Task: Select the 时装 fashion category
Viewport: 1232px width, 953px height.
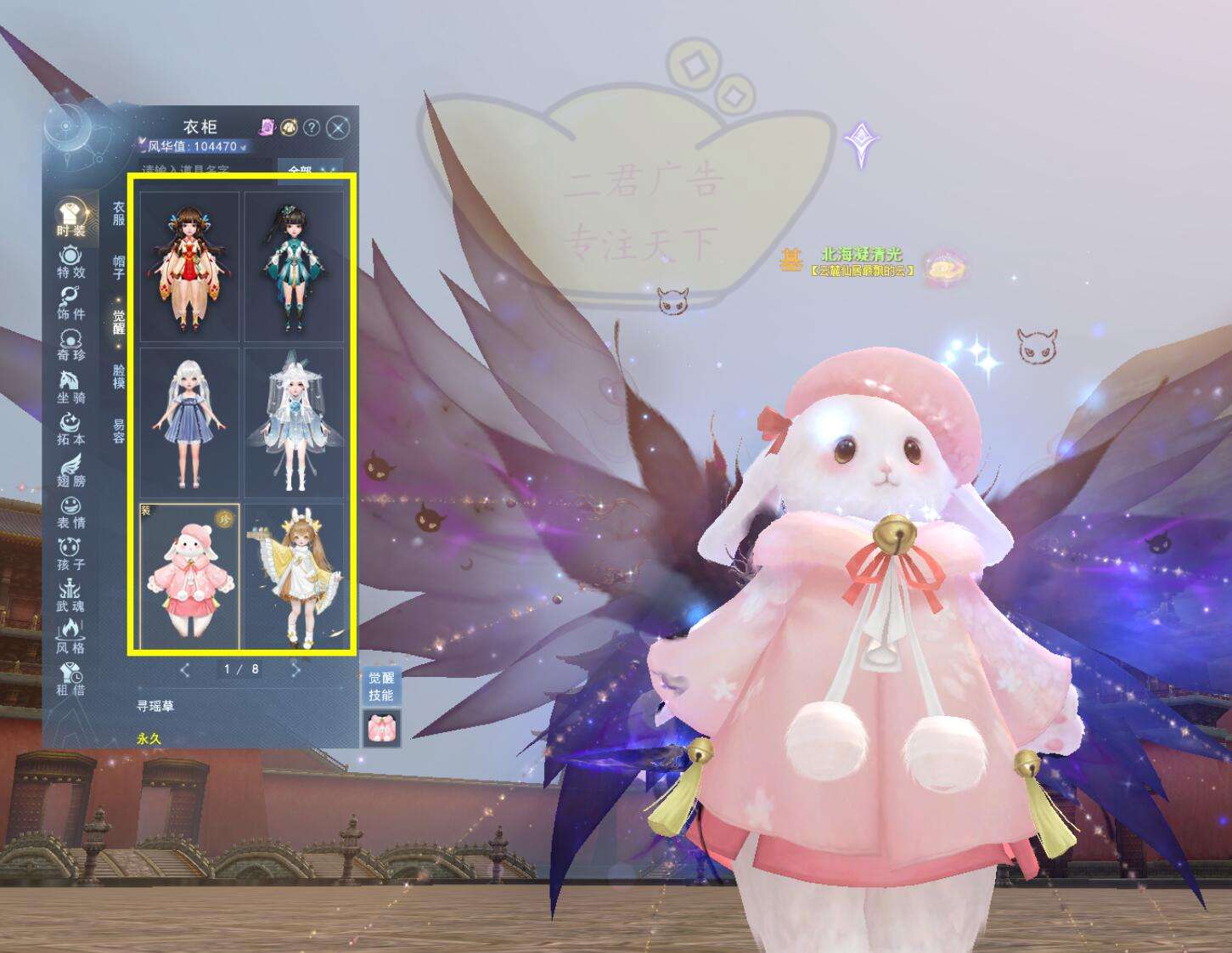Action: (x=70, y=217)
